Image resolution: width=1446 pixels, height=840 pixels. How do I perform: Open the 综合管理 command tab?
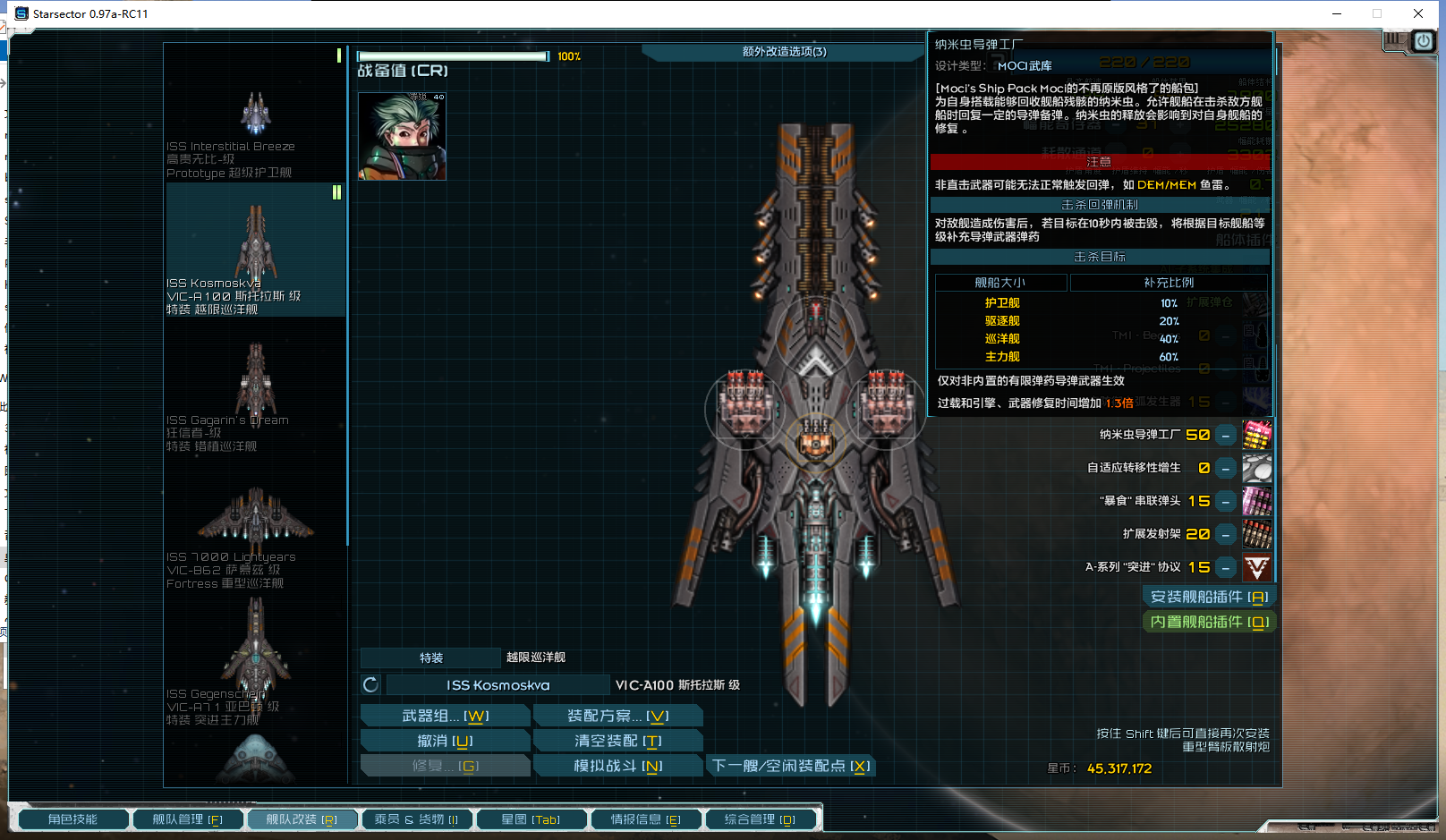[x=760, y=819]
